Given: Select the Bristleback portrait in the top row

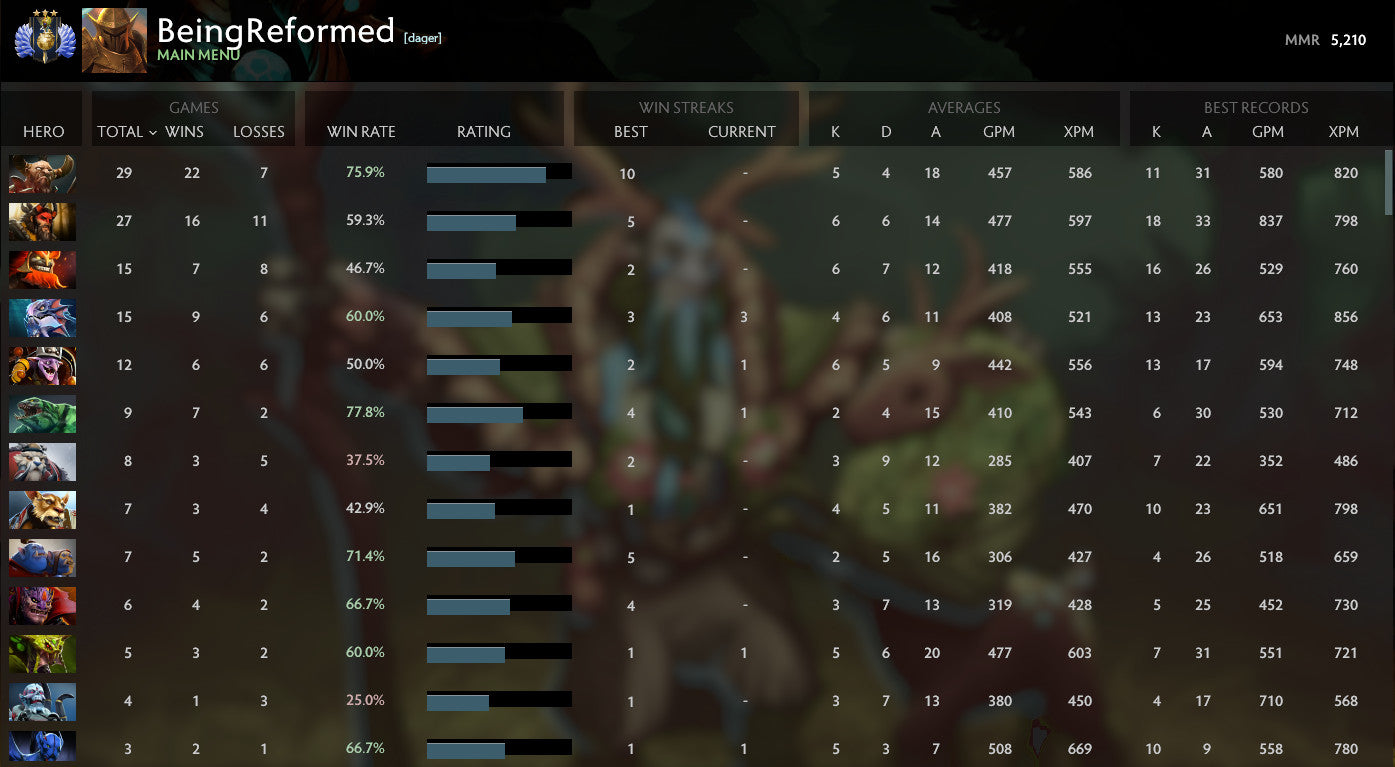Looking at the screenshot, I should 42,173.
